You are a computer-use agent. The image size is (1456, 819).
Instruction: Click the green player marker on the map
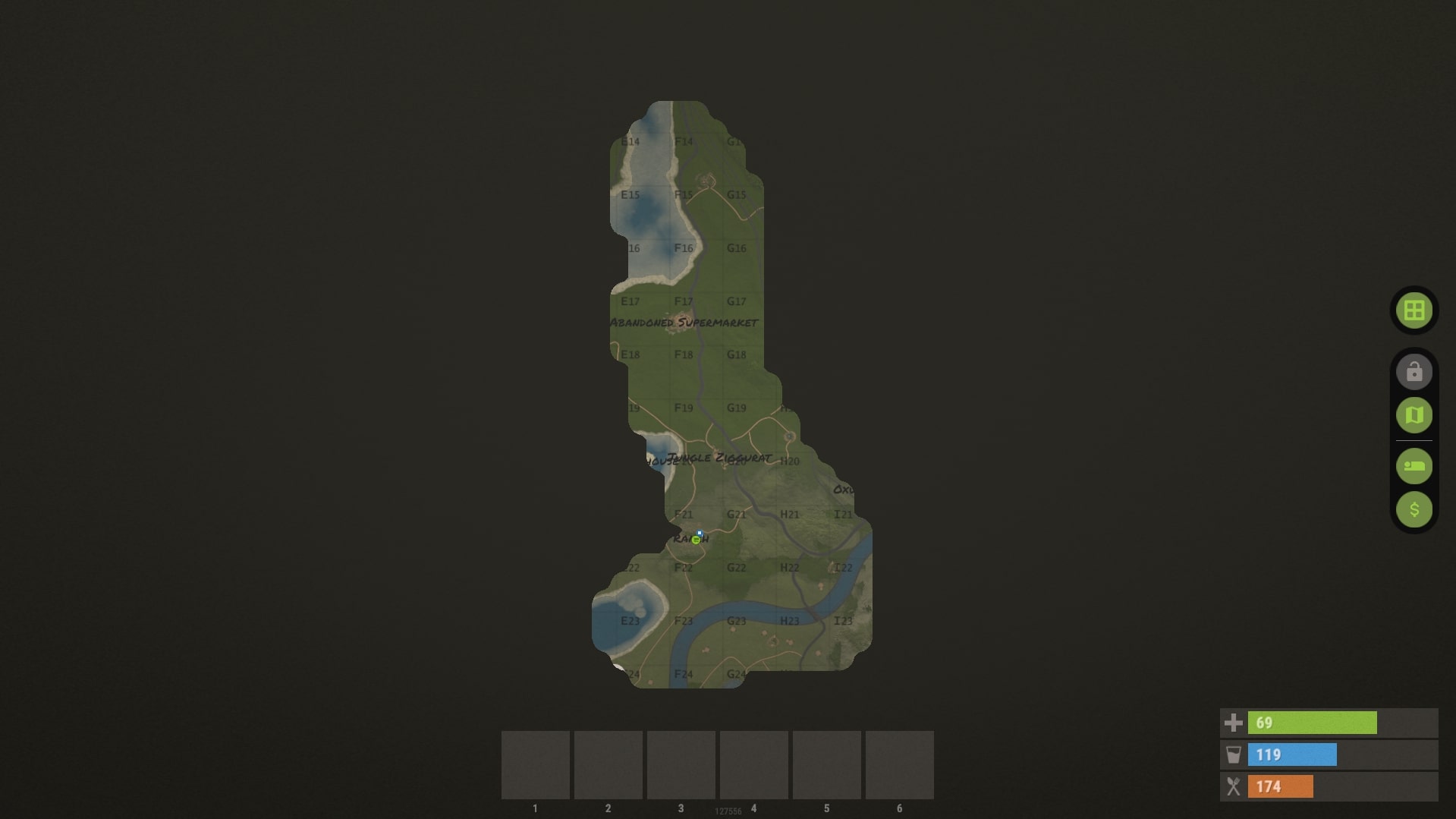click(x=696, y=540)
